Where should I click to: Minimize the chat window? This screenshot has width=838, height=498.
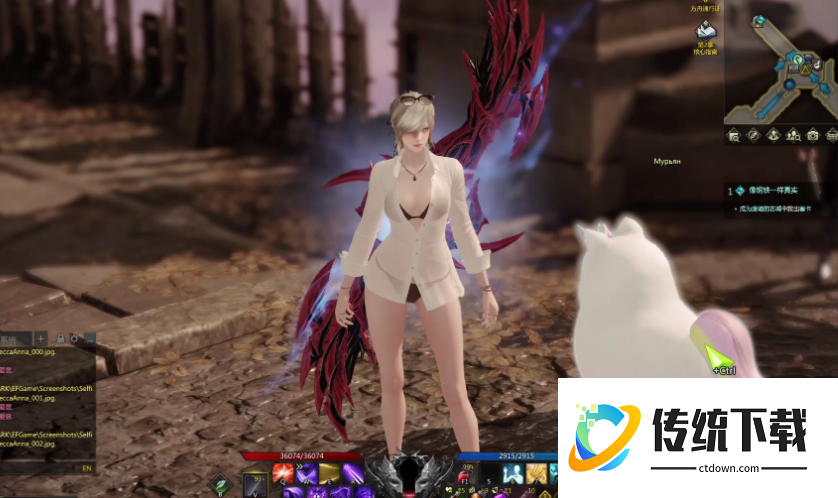89,338
